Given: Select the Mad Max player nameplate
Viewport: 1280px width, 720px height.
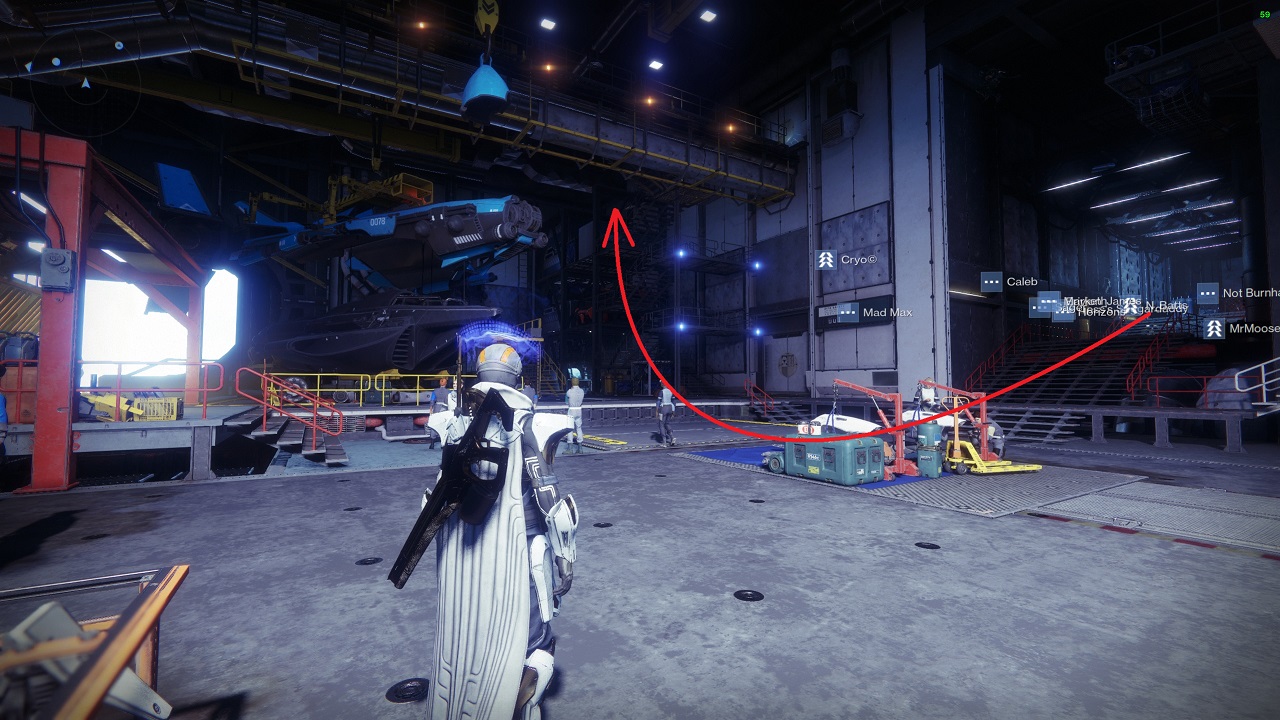Looking at the screenshot, I should [875, 313].
